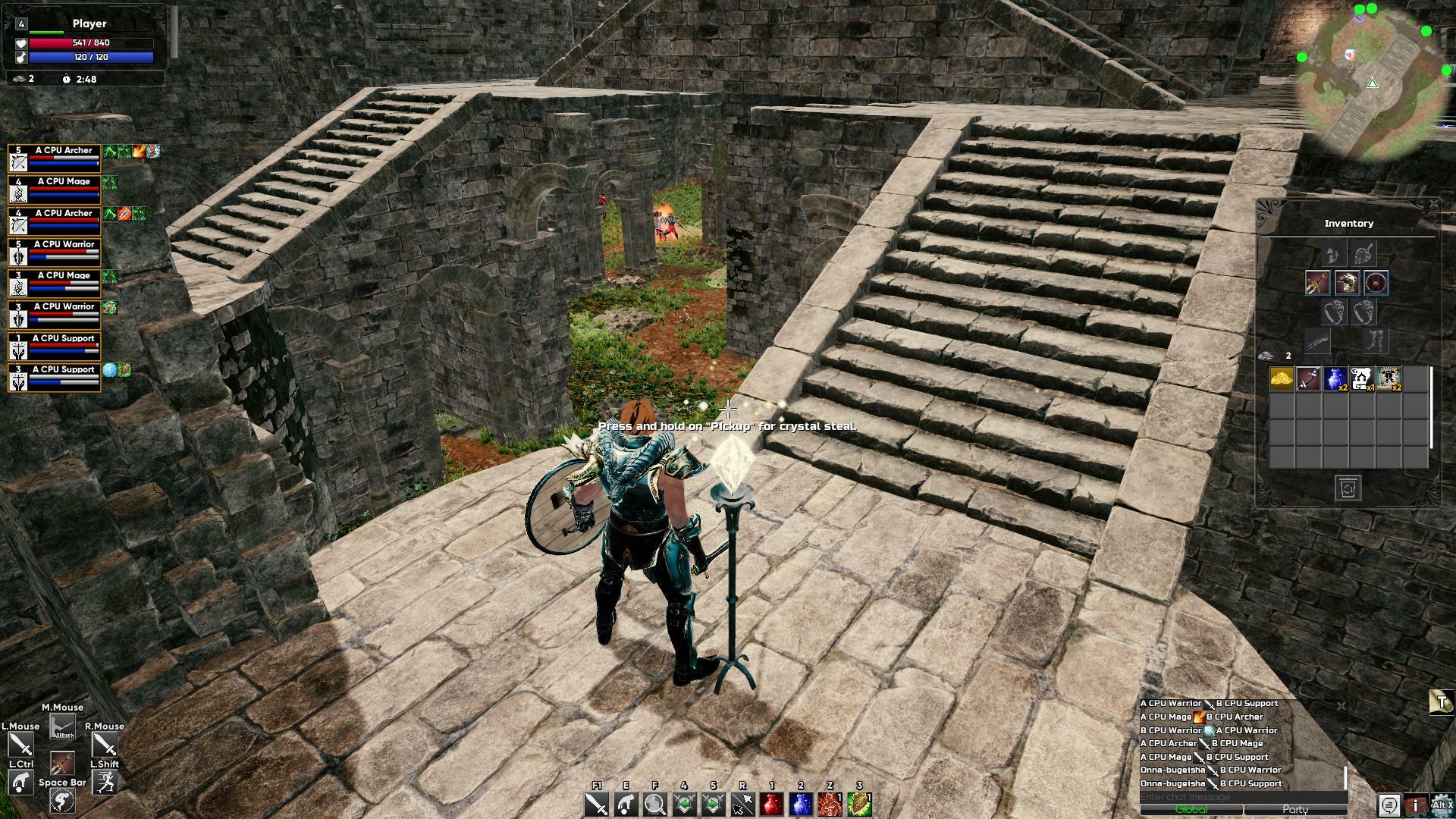Click the gold pile item in the Inventory grid

tap(1282, 378)
